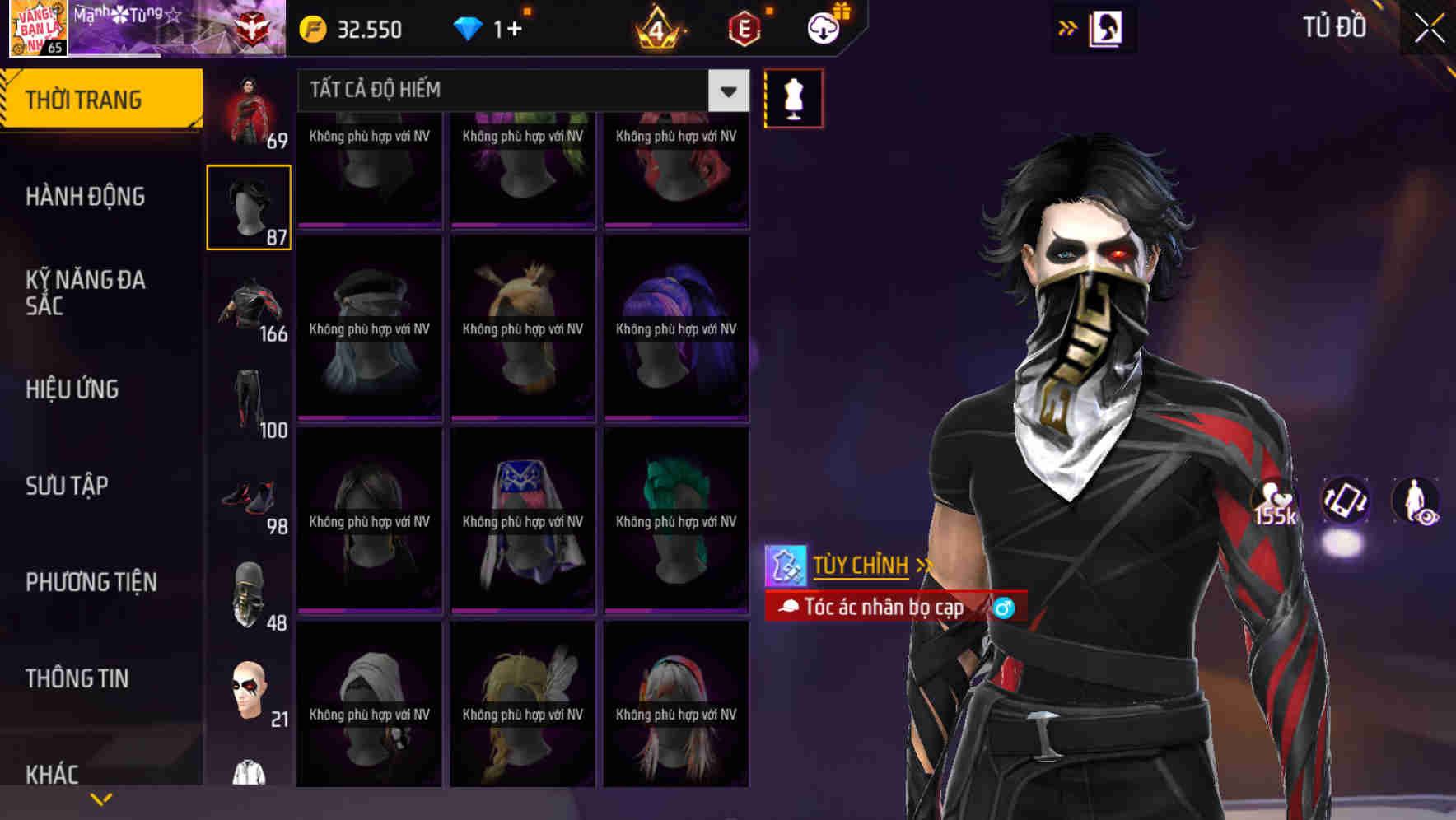Click the TÙY CHỈNH link
The image size is (1456, 820).
pyautogui.click(x=861, y=565)
